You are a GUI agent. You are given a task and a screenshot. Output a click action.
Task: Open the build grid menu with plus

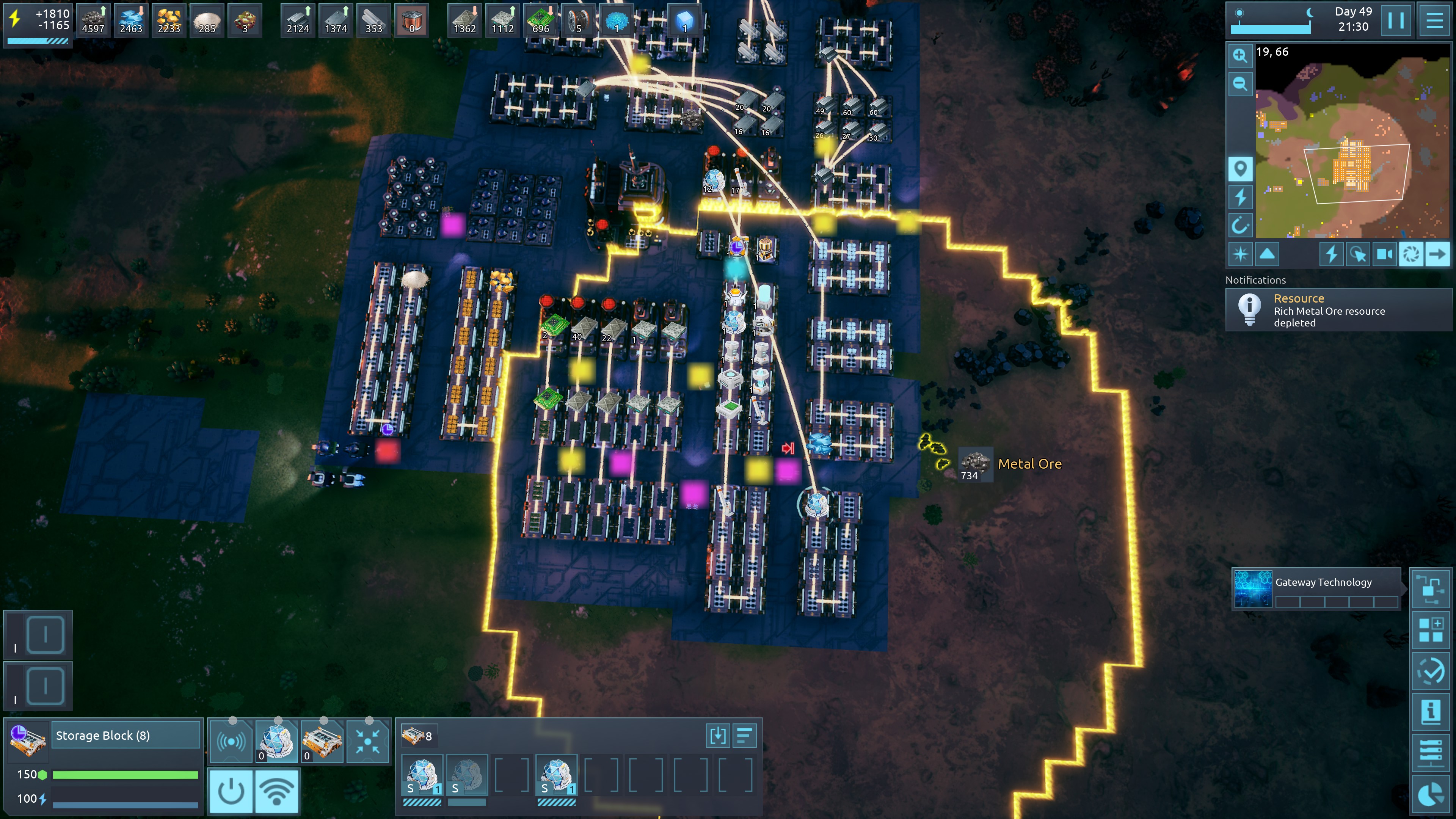(1431, 630)
